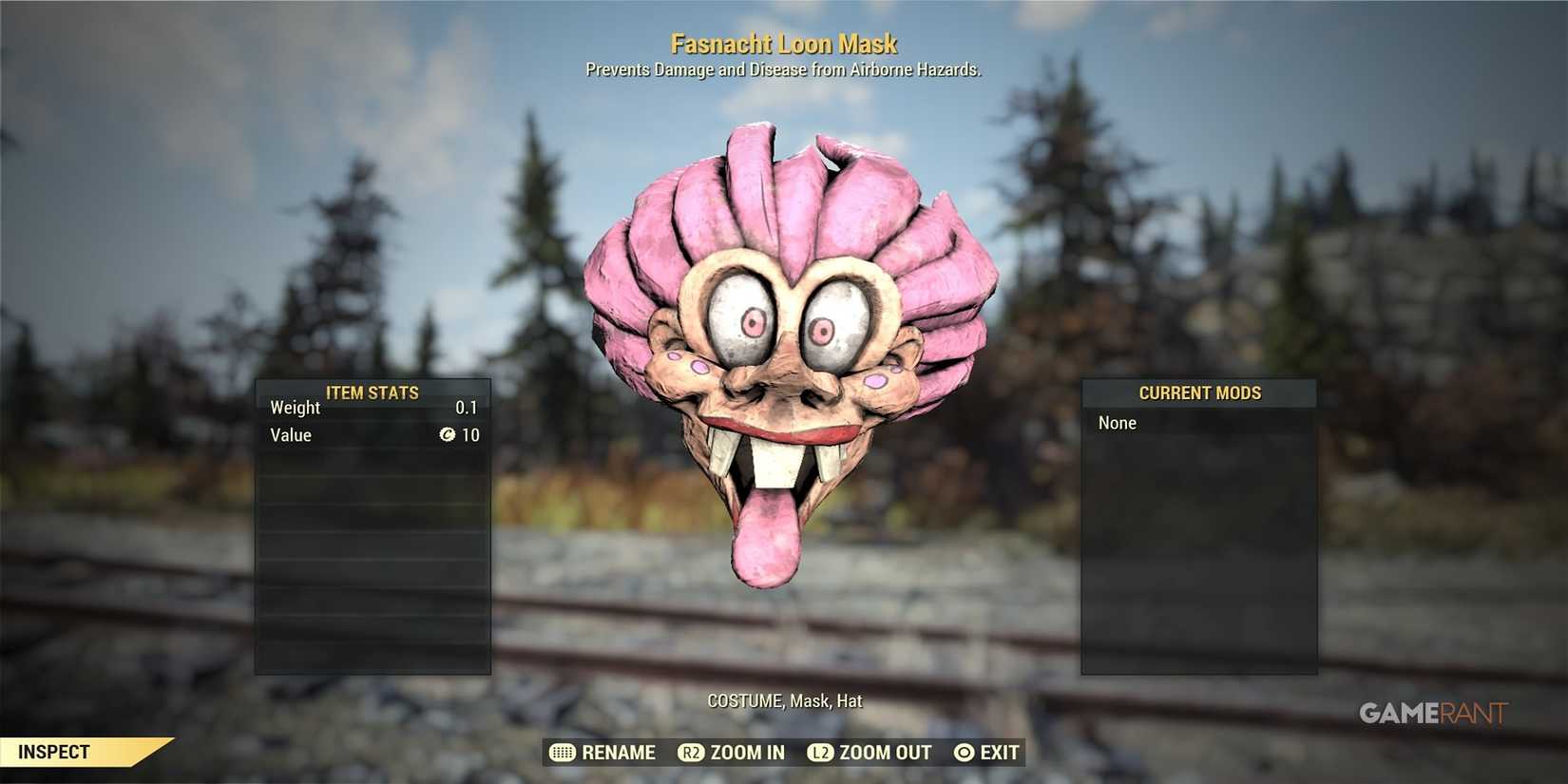Select ZOOM OUT from the bottom bar

(886, 752)
